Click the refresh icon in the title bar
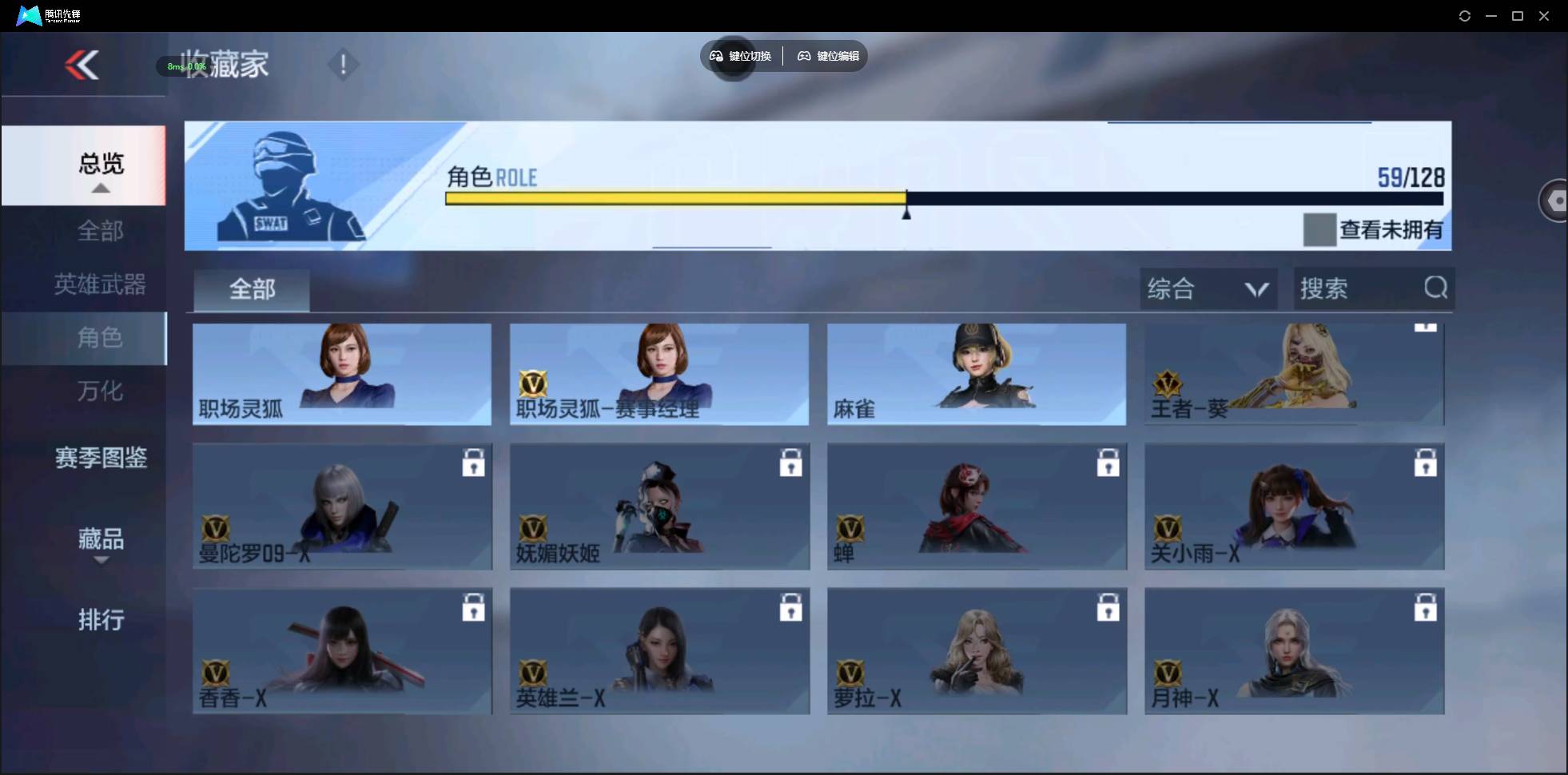The width and height of the screenshot is (1568, 775). [1465, 15]
